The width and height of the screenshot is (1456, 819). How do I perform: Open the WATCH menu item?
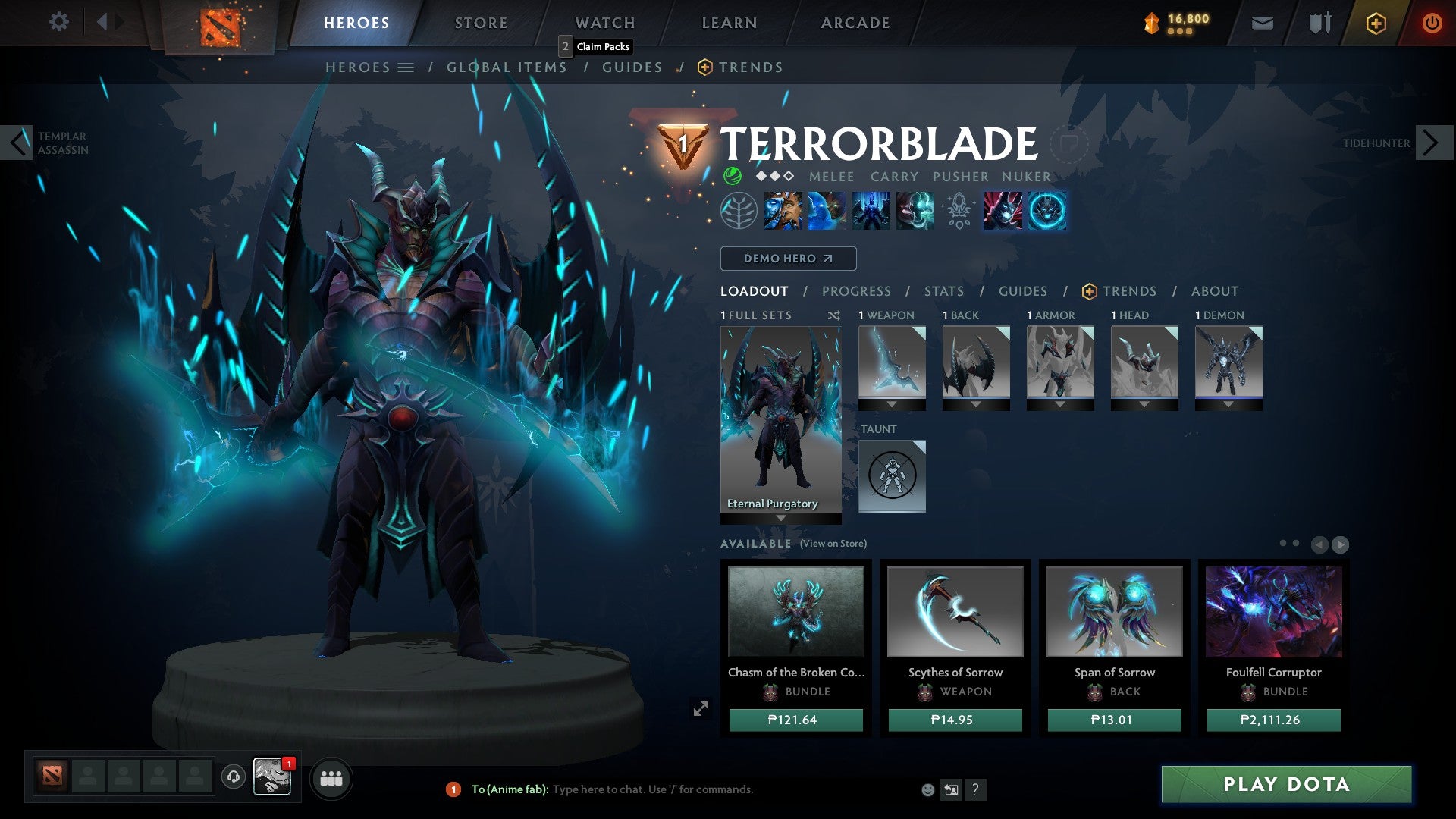[x=604, y=22]
